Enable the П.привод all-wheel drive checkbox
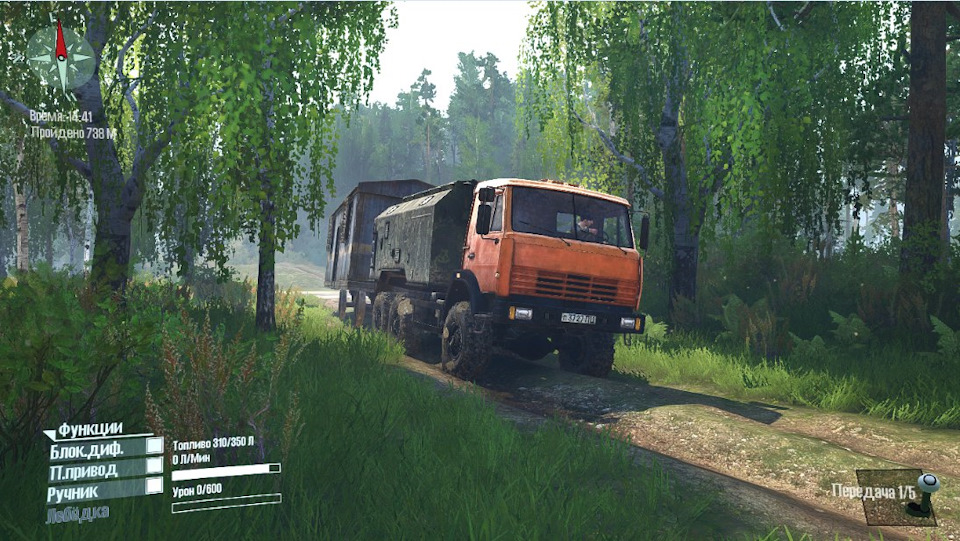Screen dimensions: 960x541 tap(154, 466)
